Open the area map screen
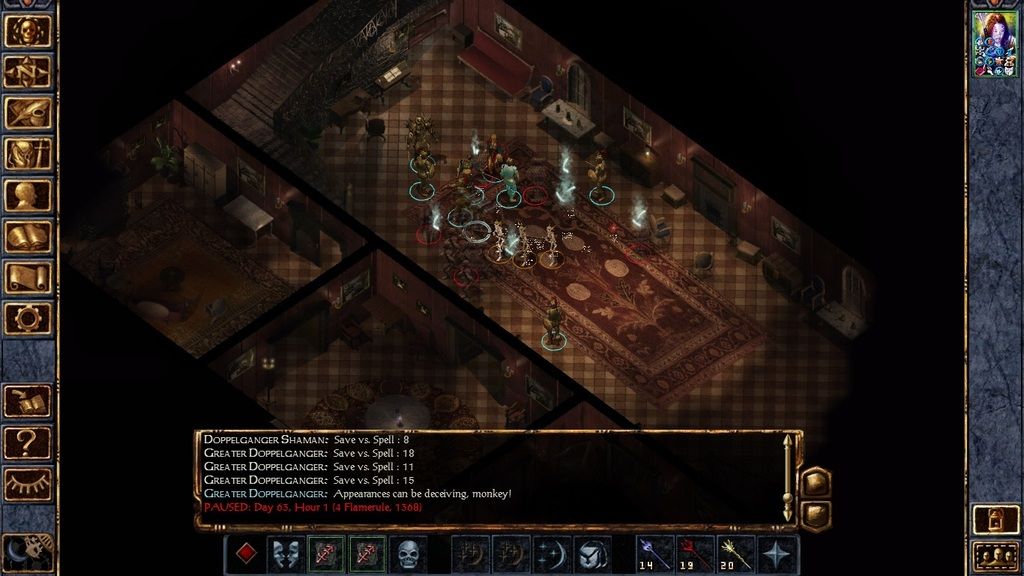The image size is (1024, 576). pos(27,71)
